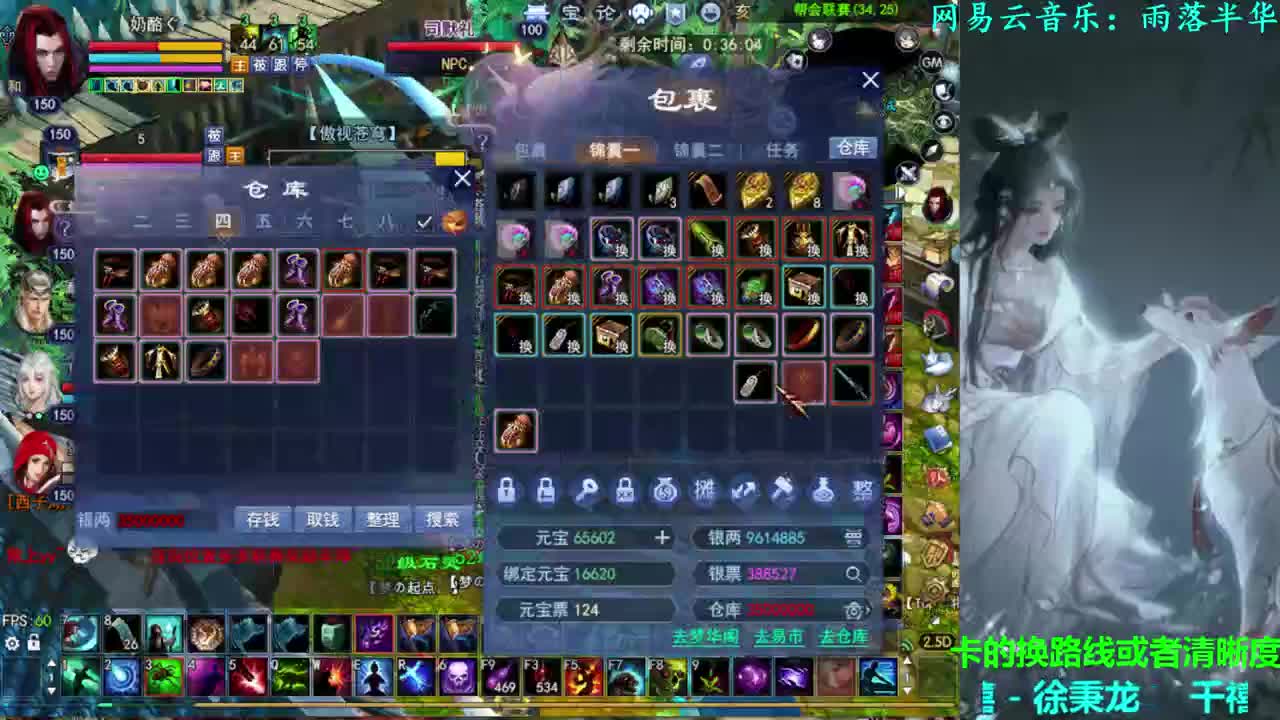Click the hammer crafting icon in bag toolbar
This screenshot has width=1280, height=720.
pos(784,490)
